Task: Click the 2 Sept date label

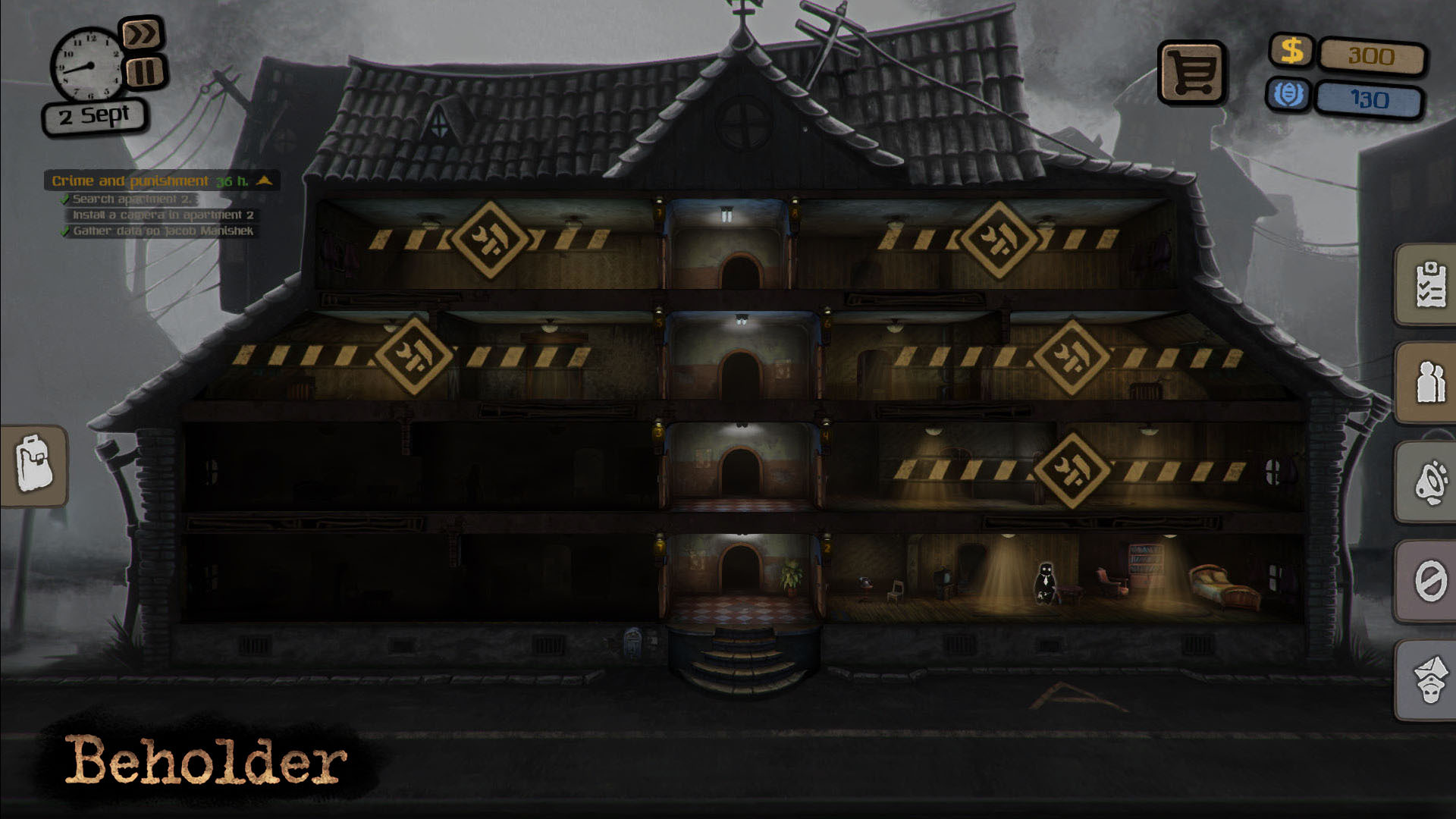Action: point(93,115)
